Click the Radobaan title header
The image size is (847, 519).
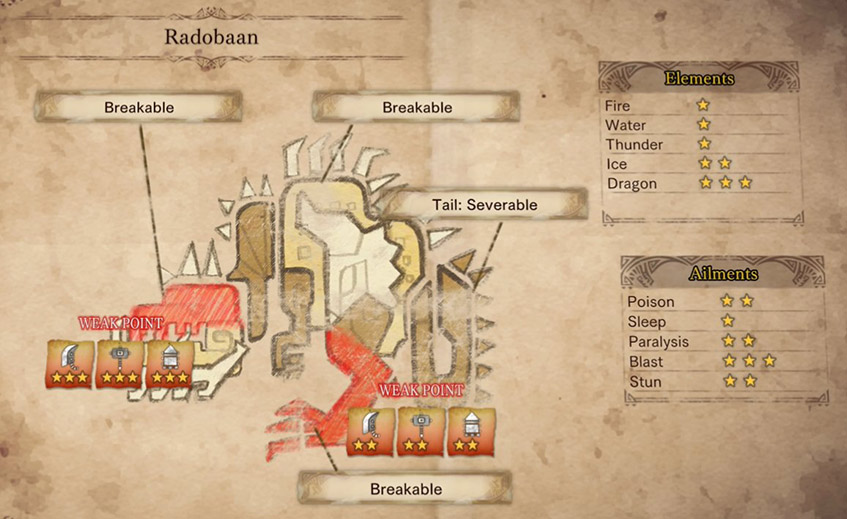[203, 37]
